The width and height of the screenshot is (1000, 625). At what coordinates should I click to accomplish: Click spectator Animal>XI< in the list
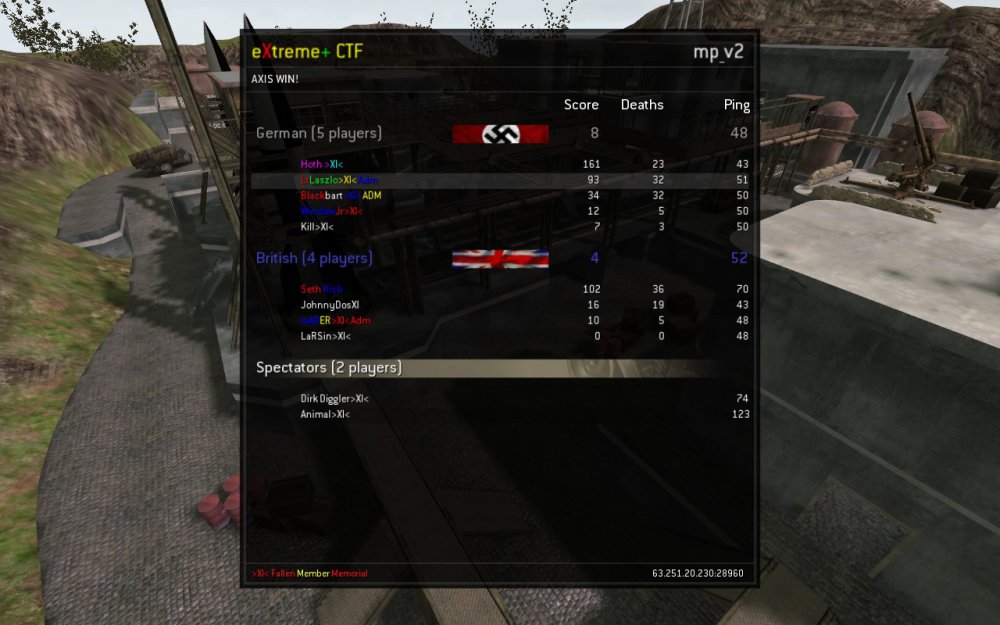(x=324, y=414)
